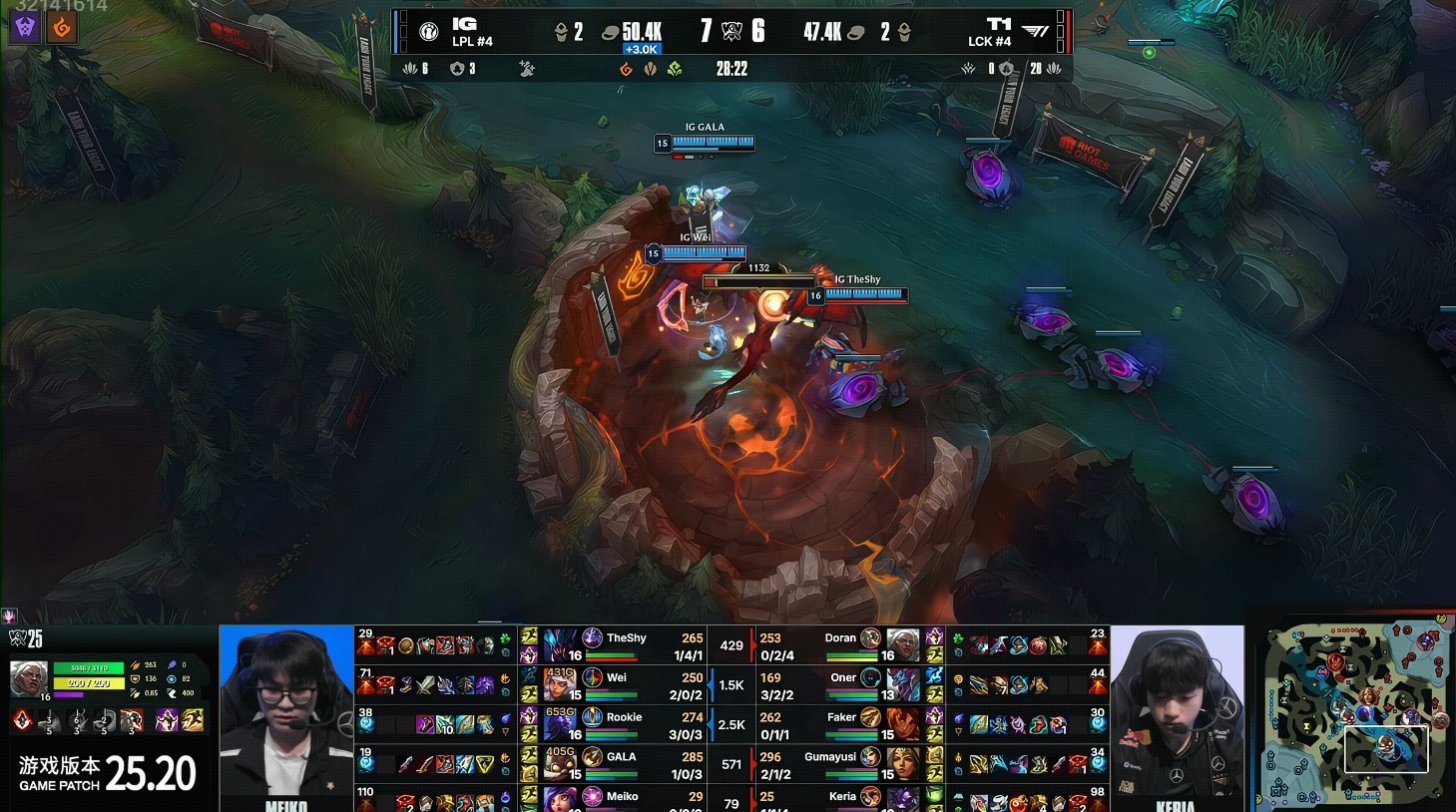Click the game patch 25.20 banner
This screenshot has height=812, width=1456.
pos(108,773)
